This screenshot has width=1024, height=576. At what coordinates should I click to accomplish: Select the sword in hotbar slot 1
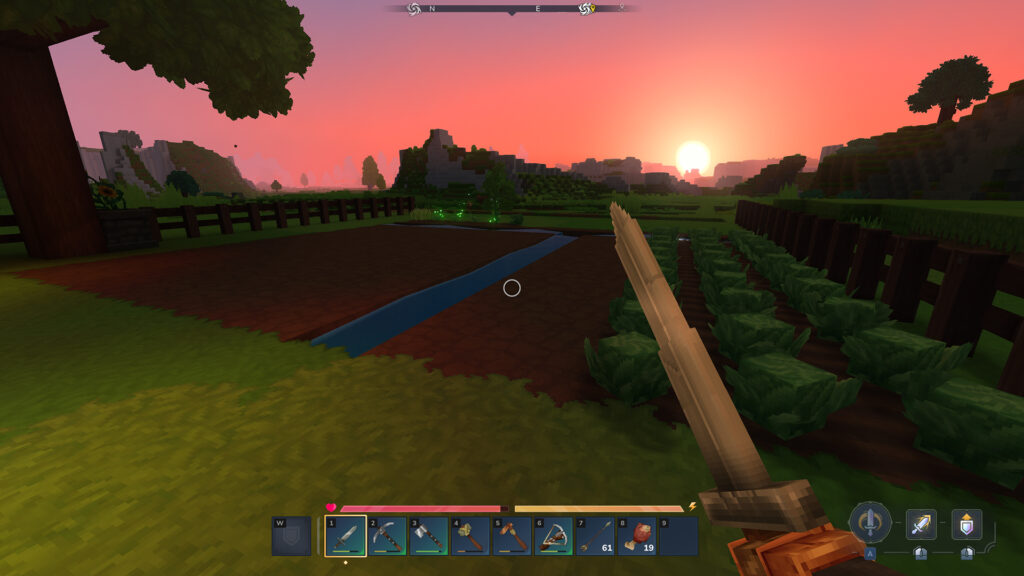pyautogui.click(x=345, y=536)
